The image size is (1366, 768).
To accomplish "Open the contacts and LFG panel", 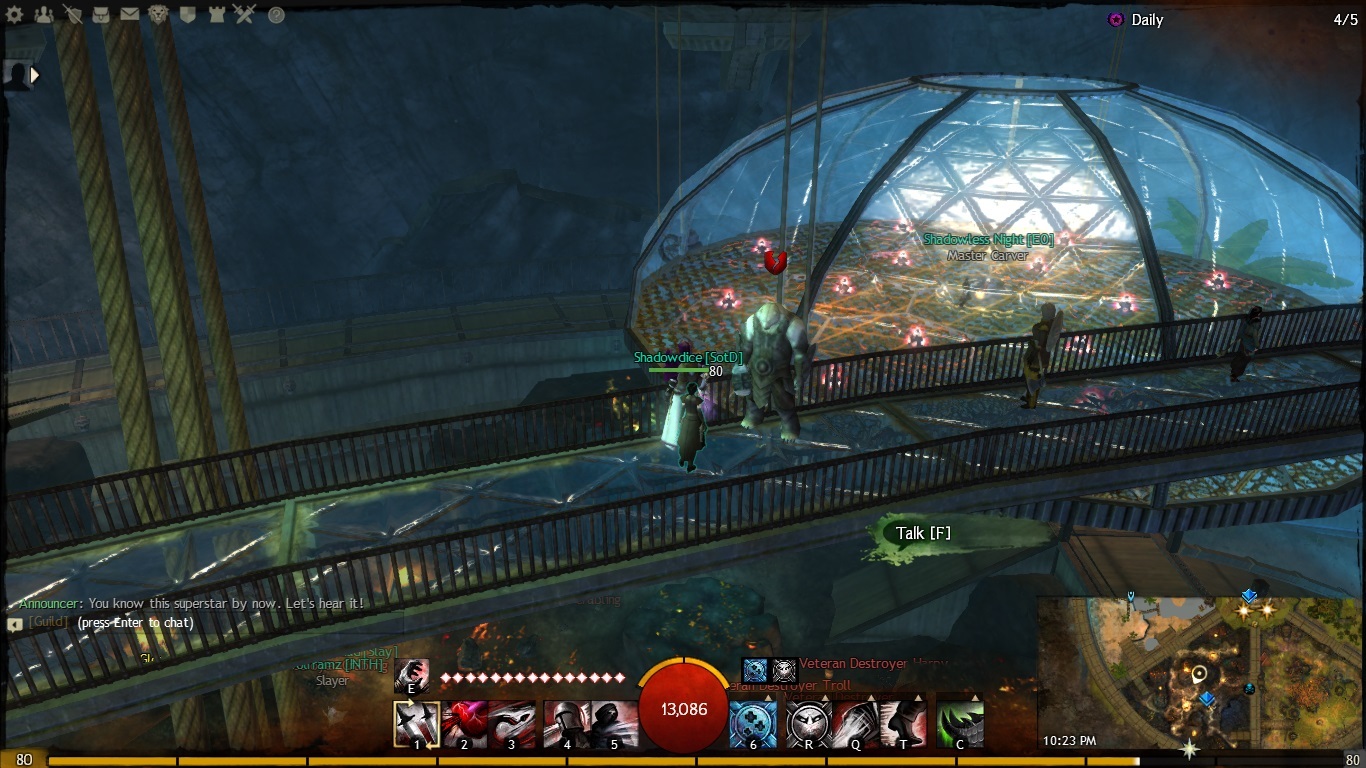I will click(x=44, y=15).
